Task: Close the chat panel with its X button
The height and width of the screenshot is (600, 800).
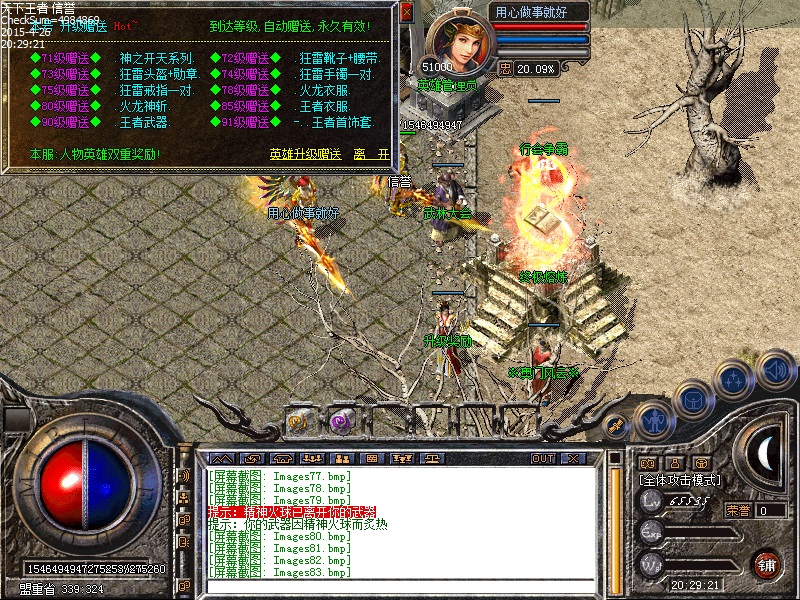Action: [573, 458]
